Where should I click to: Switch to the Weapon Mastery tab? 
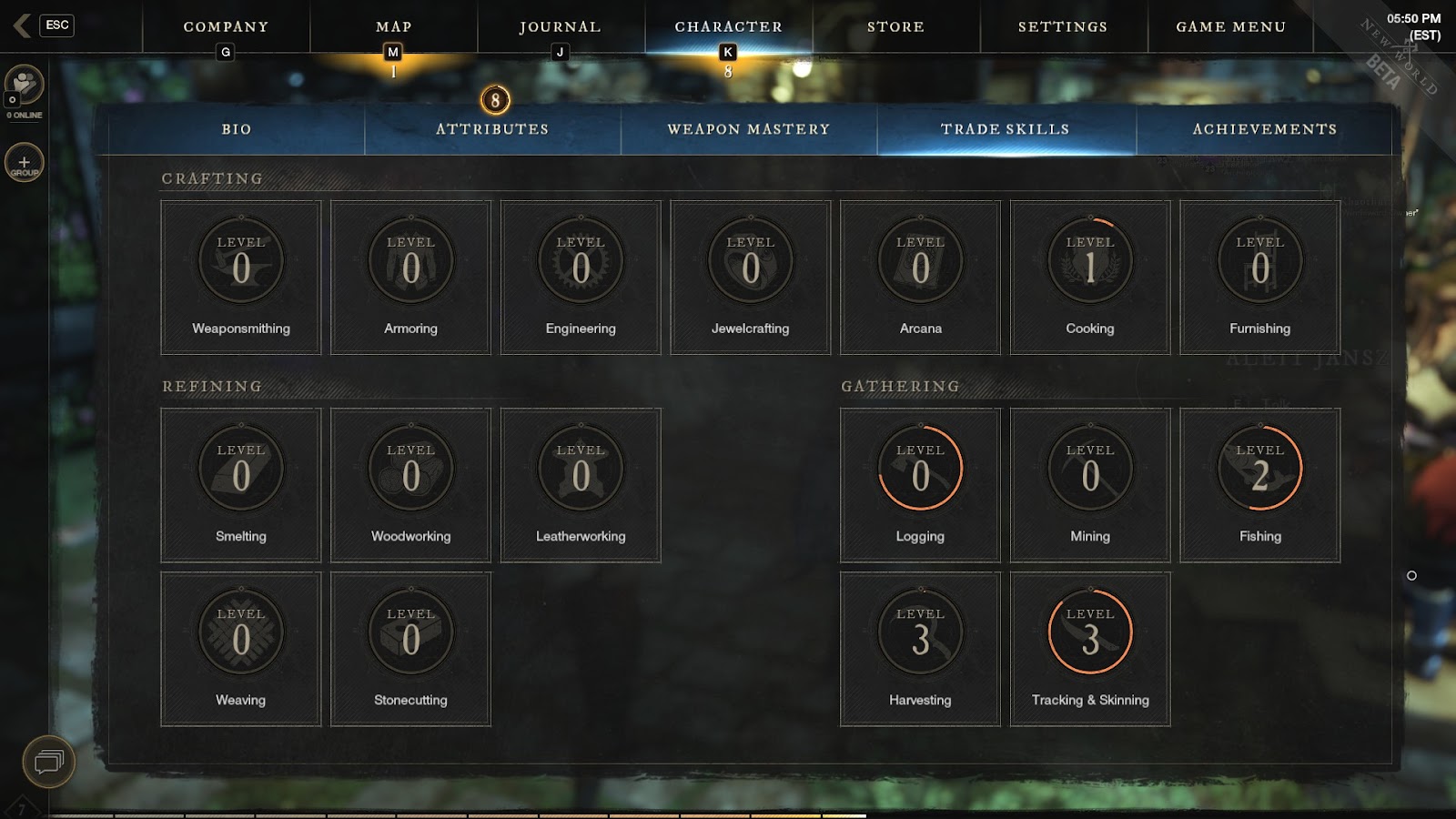point(749,129)
